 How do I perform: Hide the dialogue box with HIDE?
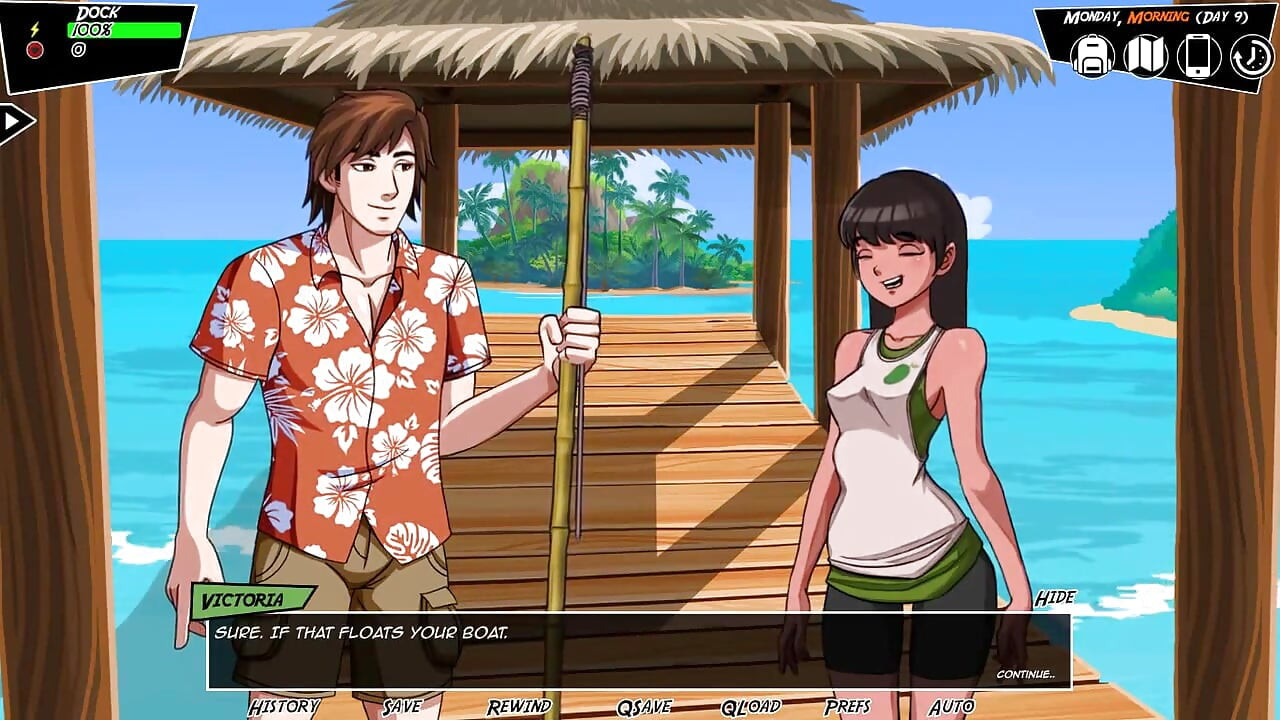coord(1057,597)
